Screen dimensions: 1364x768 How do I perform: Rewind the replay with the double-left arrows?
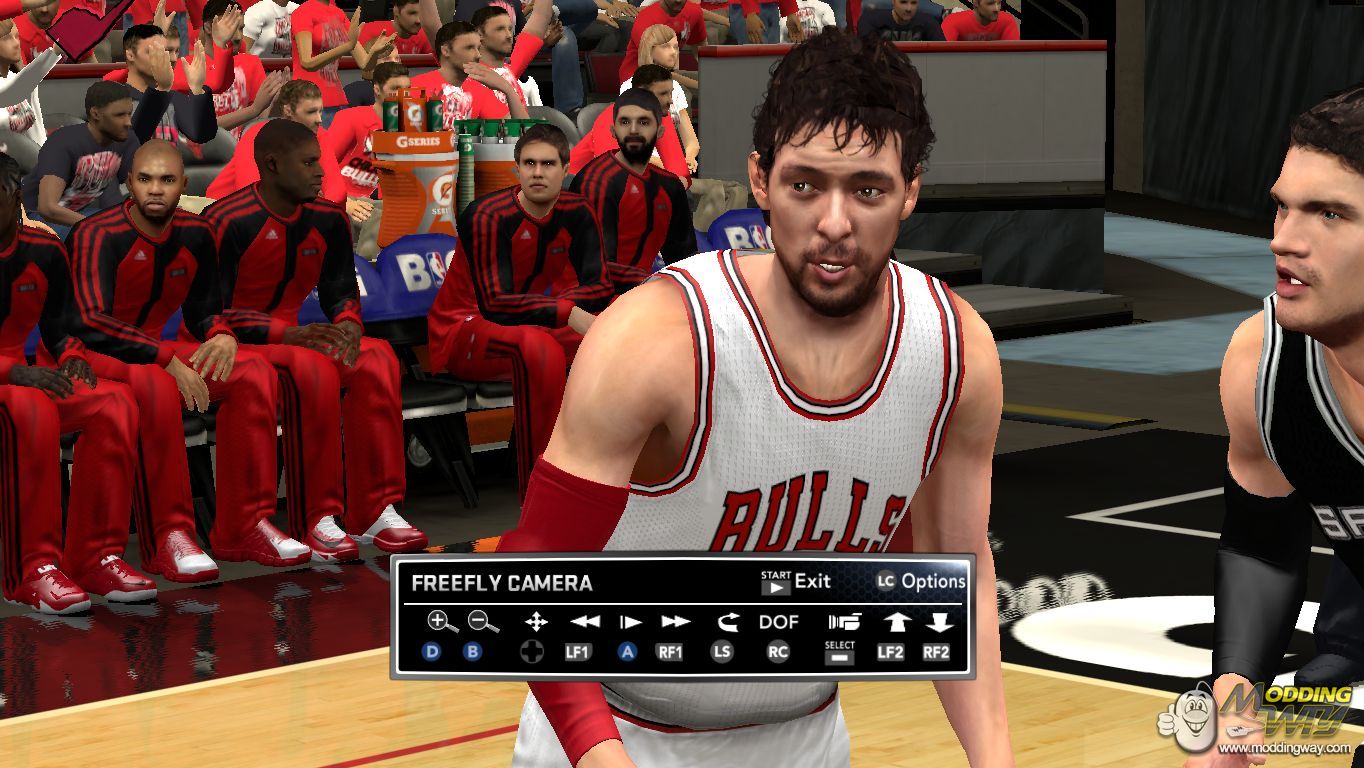pos(585,622)
